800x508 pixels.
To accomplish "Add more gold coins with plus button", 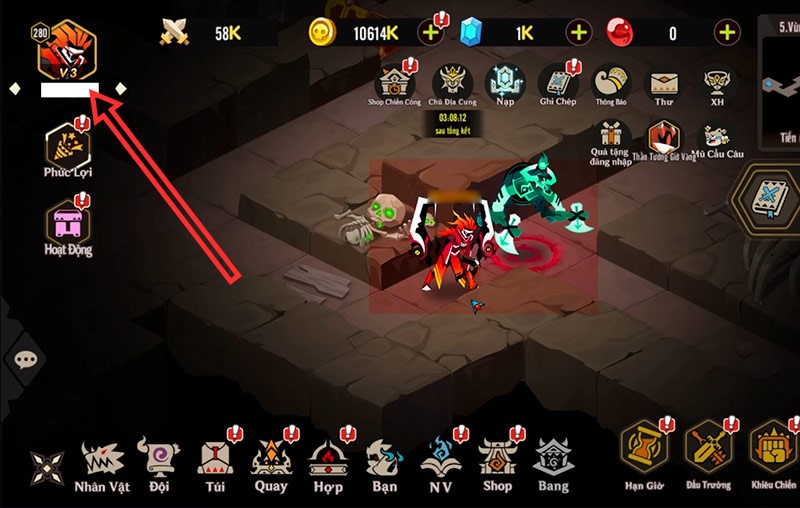I will (430, 32).
